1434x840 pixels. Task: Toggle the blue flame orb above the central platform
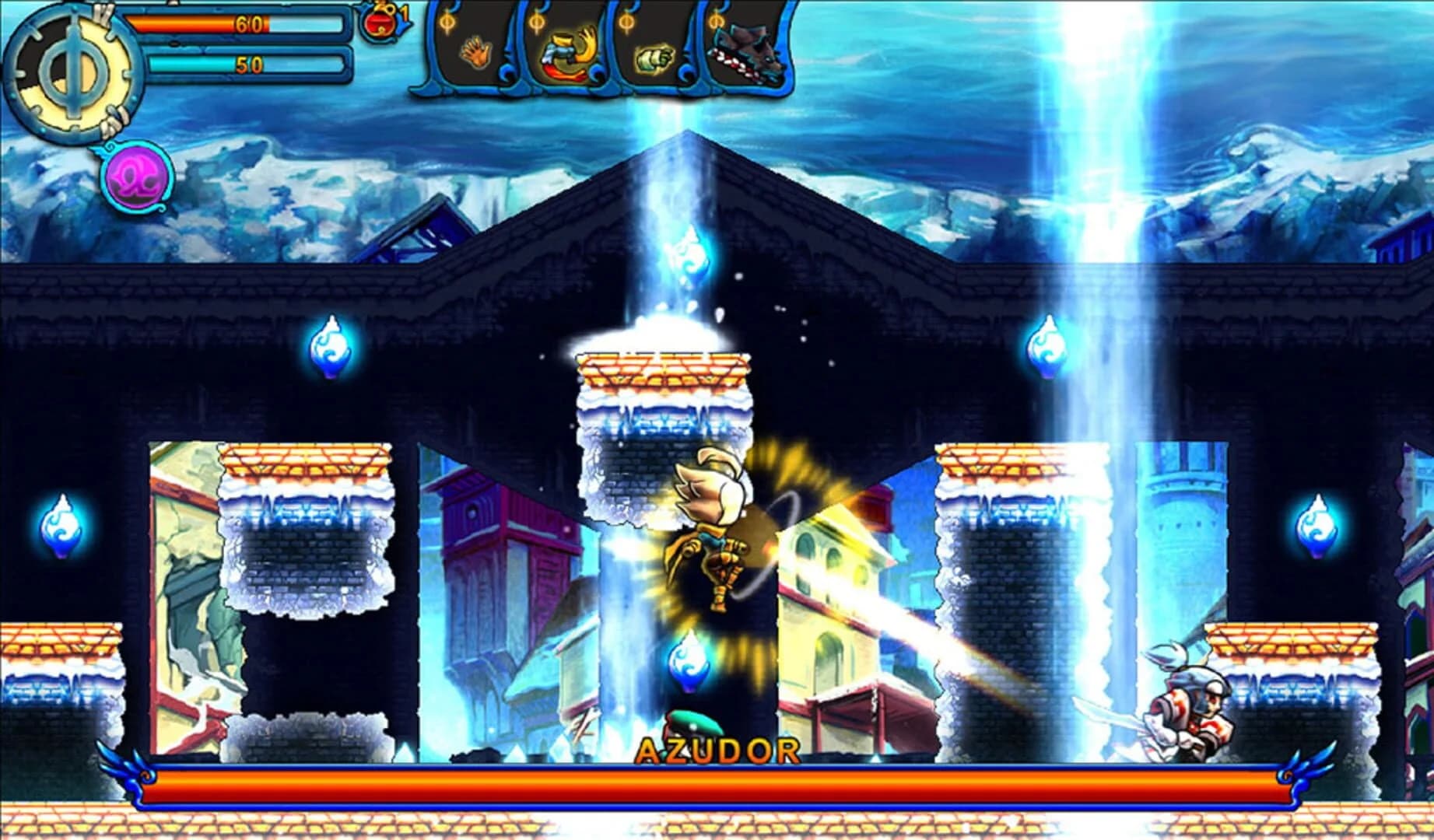[689, 254]
